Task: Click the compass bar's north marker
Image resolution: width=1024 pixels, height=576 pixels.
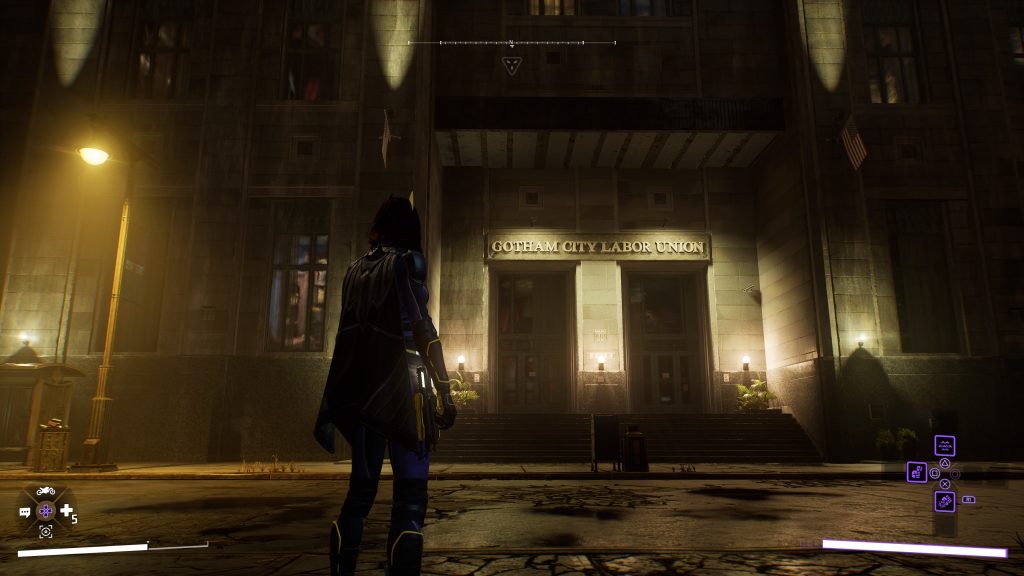Action: (511, 43)
